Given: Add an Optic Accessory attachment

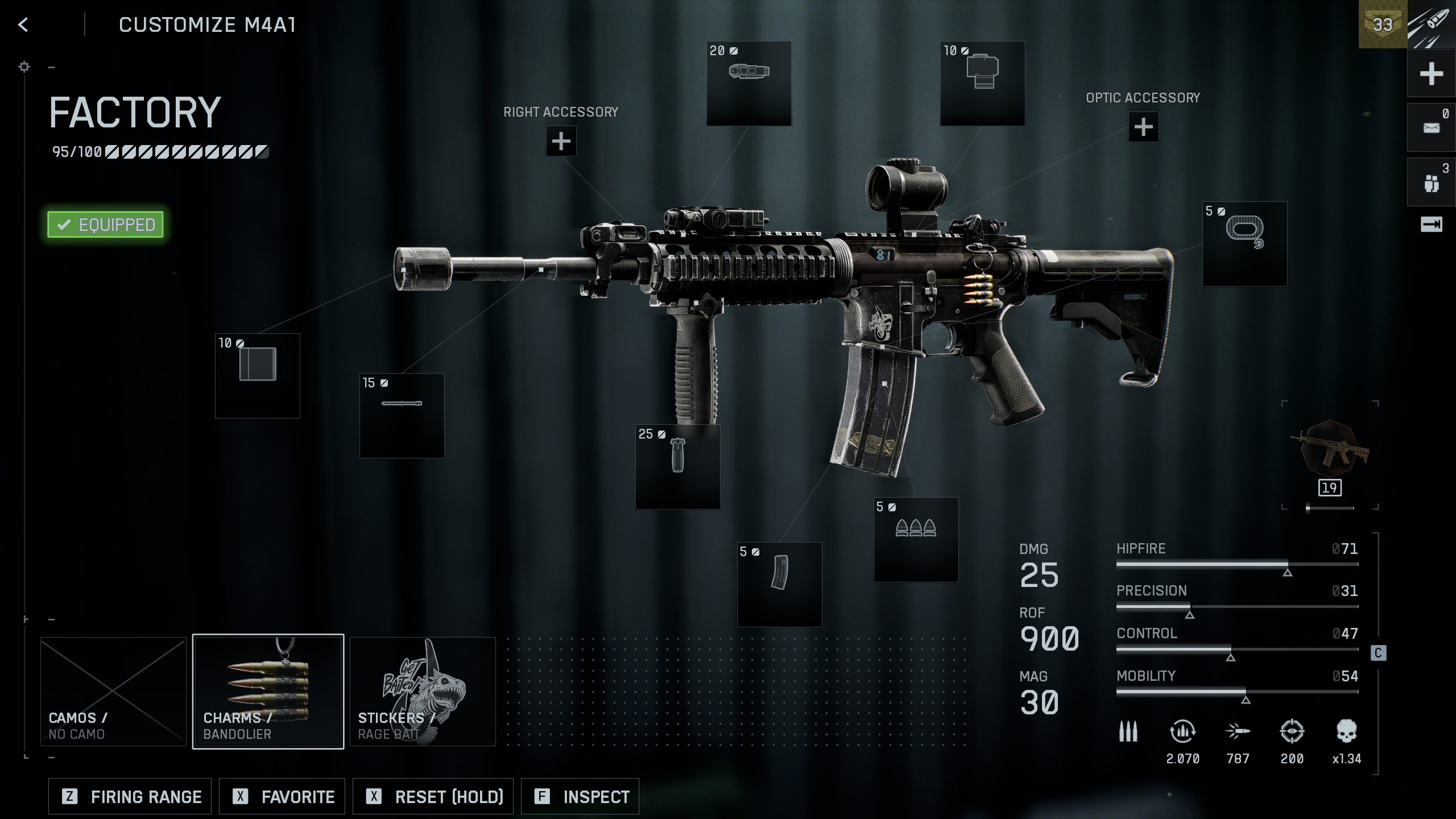Looking at the screenshot, I should 1143,127.
